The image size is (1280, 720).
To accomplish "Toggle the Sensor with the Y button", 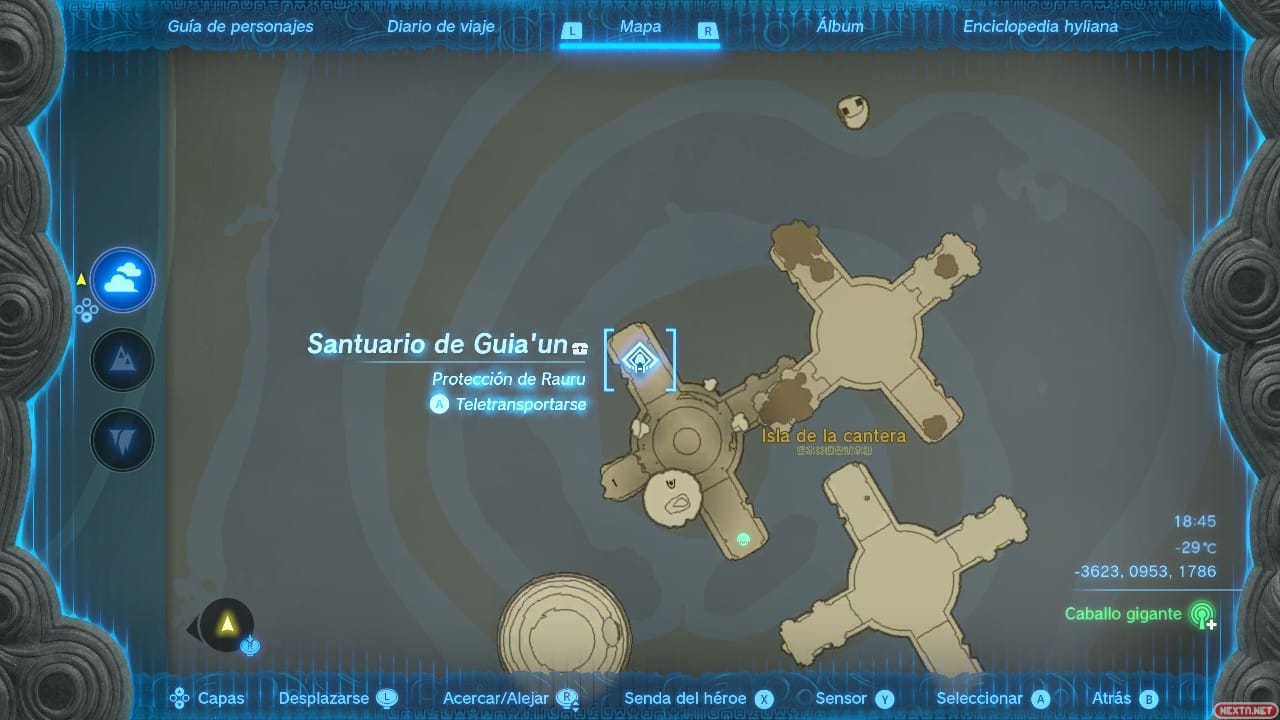I will [884, 698].
